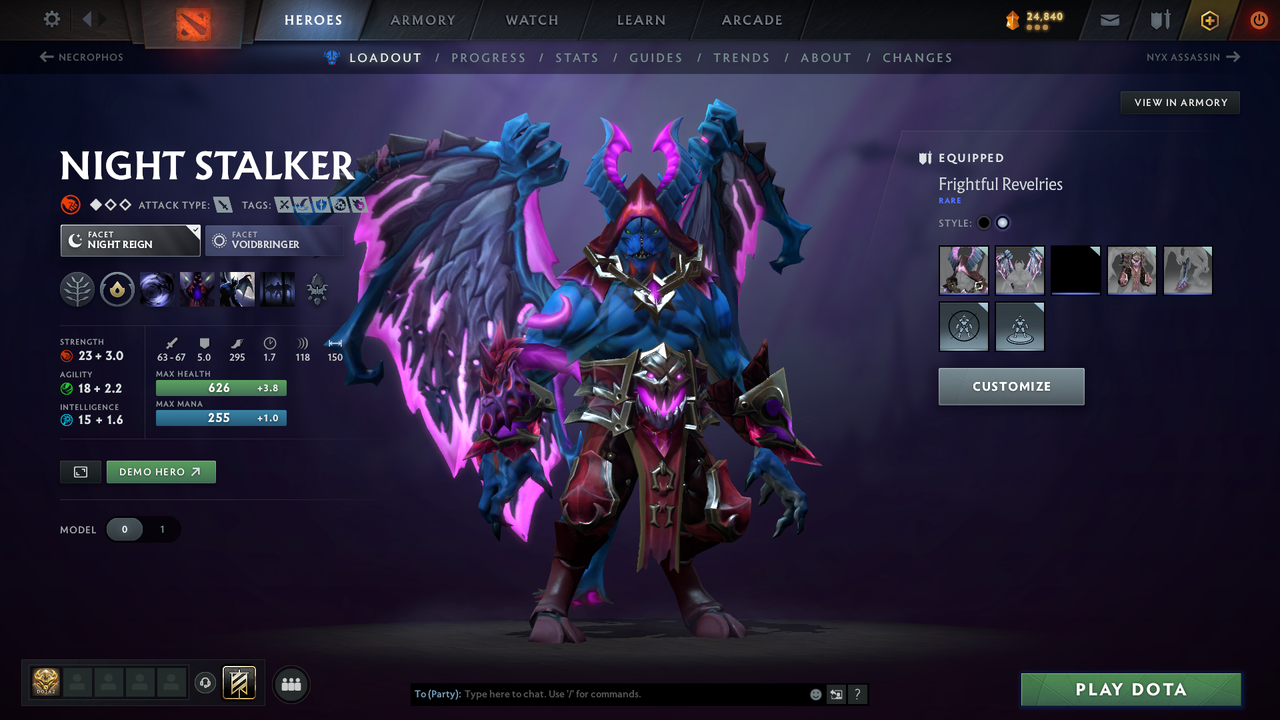Switch the hero model to 1
This screenshot has width=1280, height=720.
(162, 529)
